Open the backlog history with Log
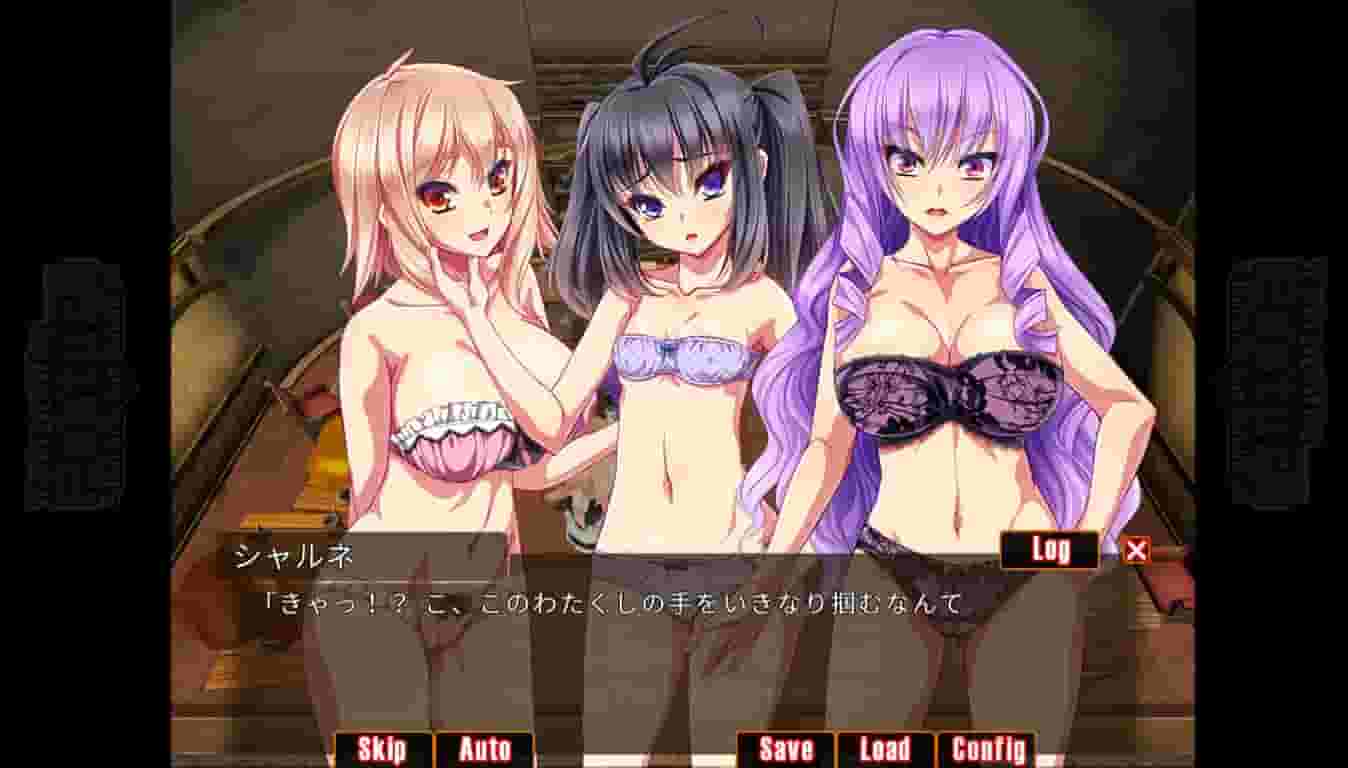The width and height of the screenshot is (1348, 768). coord(1047,548)
